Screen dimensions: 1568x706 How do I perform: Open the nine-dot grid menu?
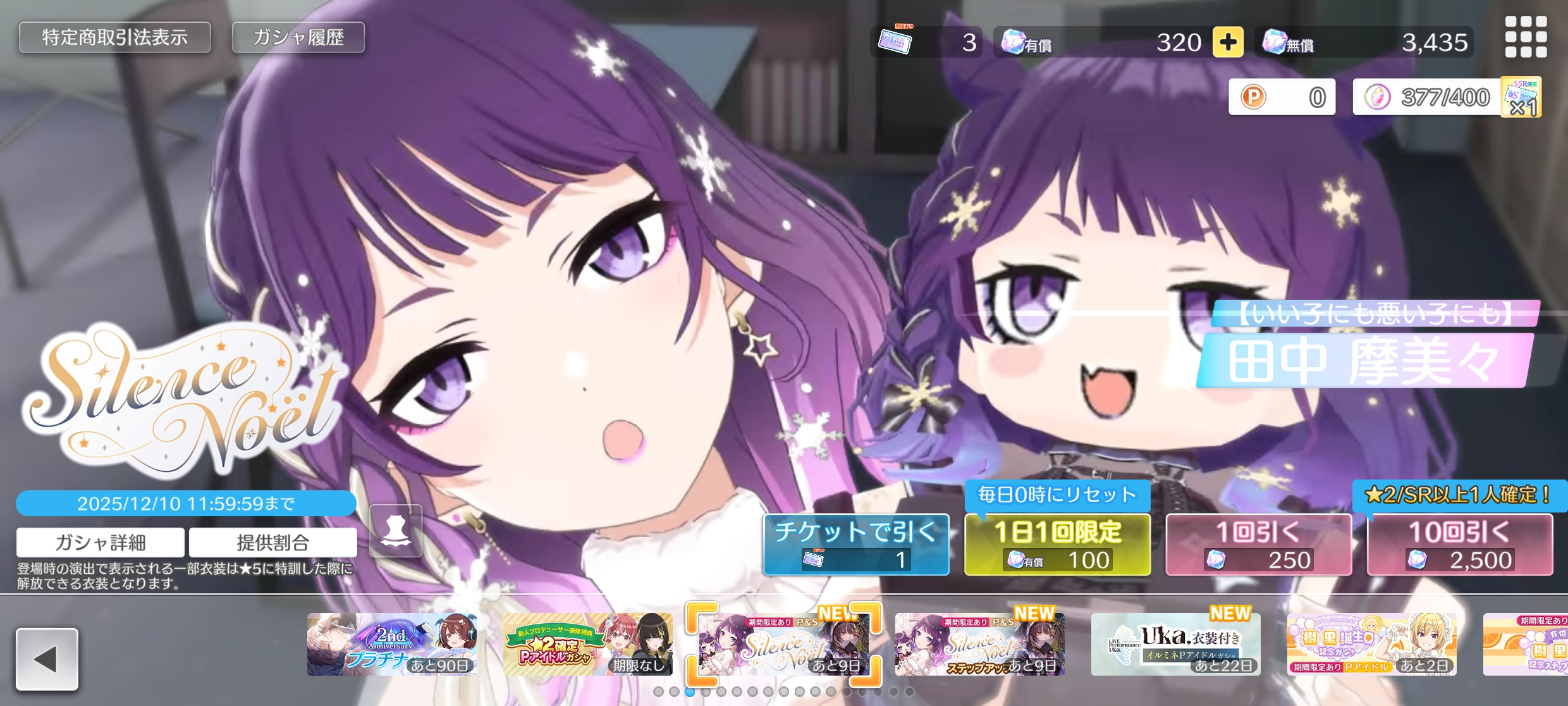click(1526, 37)
